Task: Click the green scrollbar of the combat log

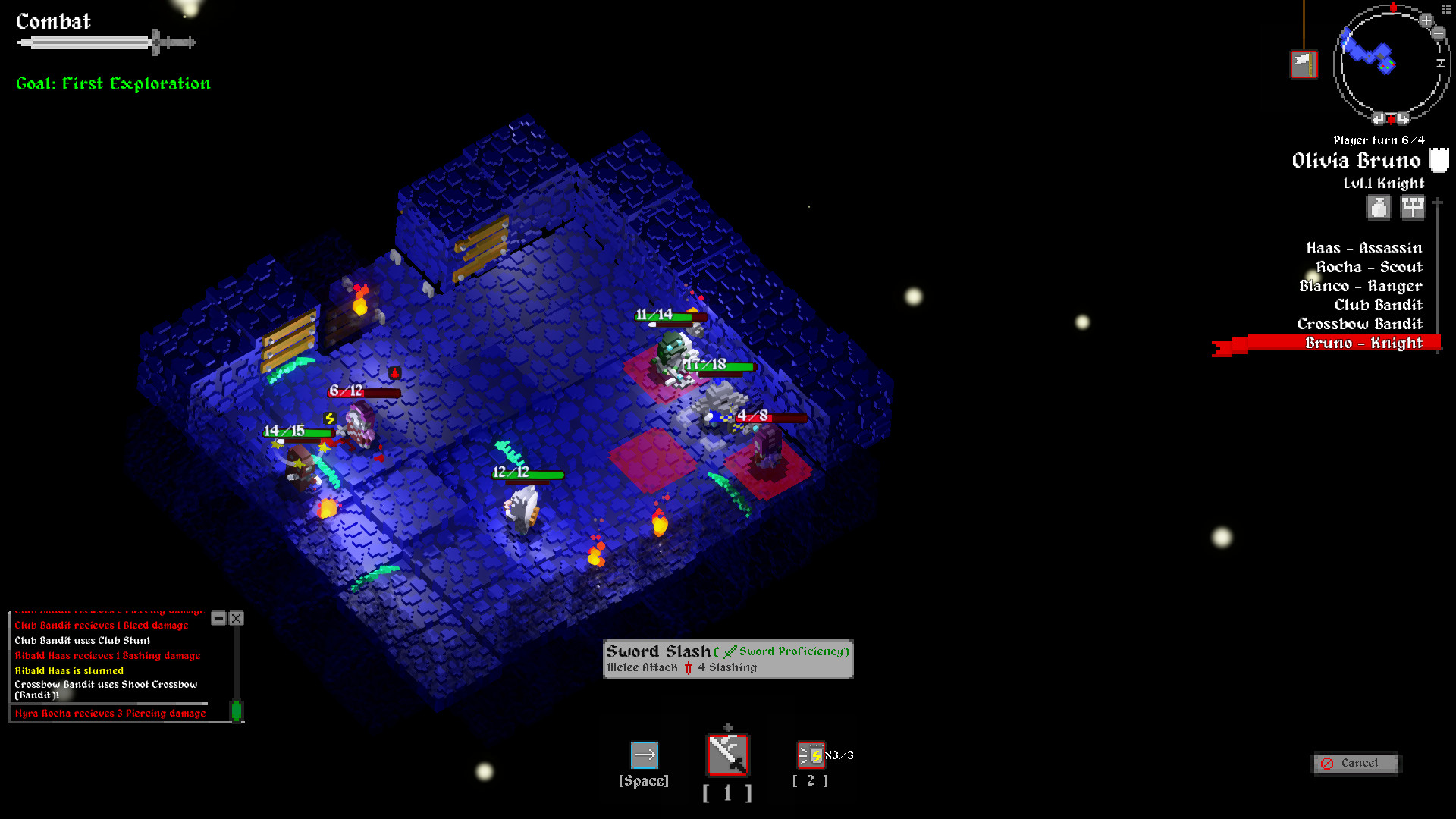Action: tap(238, 709)
